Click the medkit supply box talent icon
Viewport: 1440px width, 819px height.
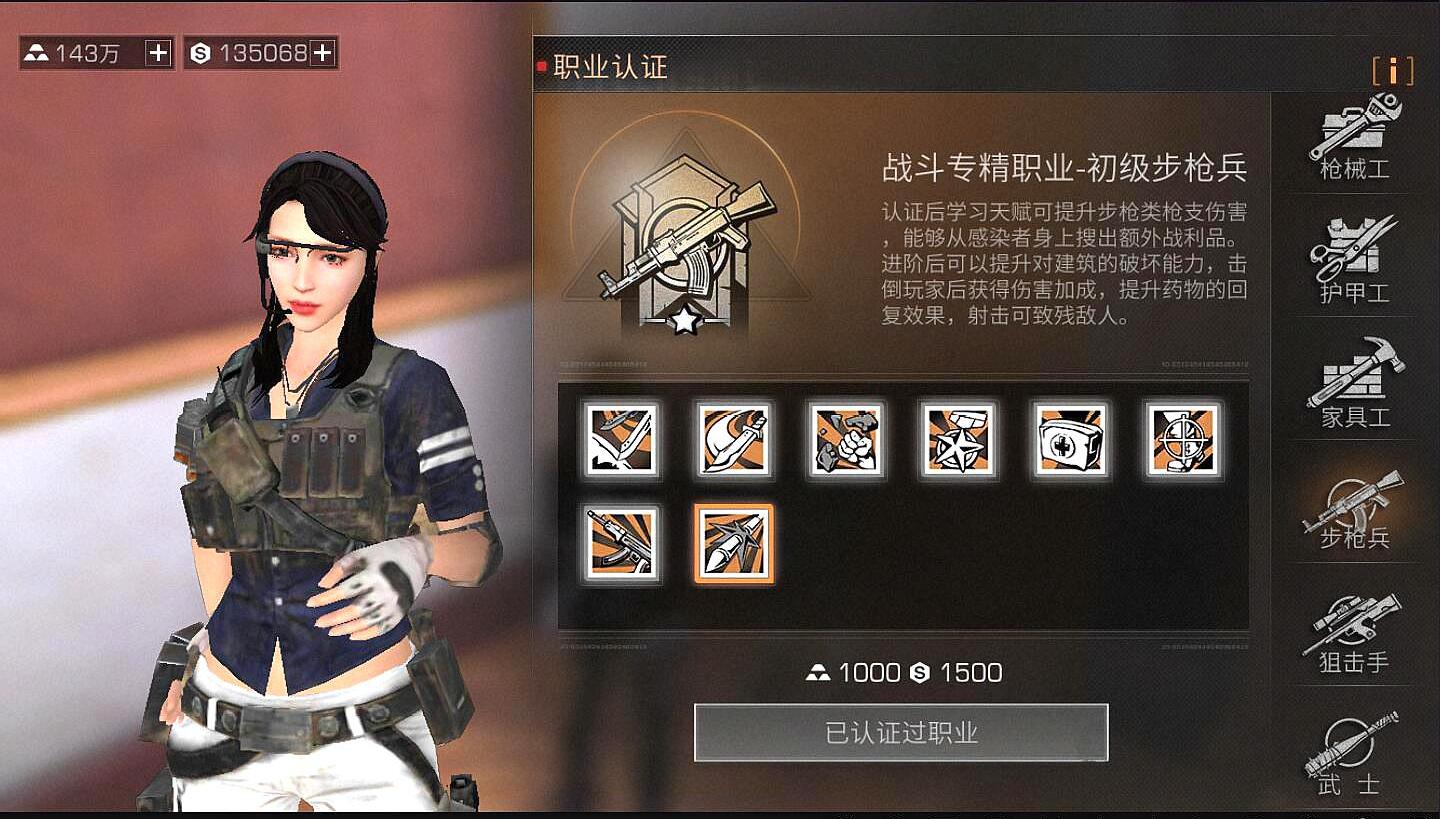1070,443
